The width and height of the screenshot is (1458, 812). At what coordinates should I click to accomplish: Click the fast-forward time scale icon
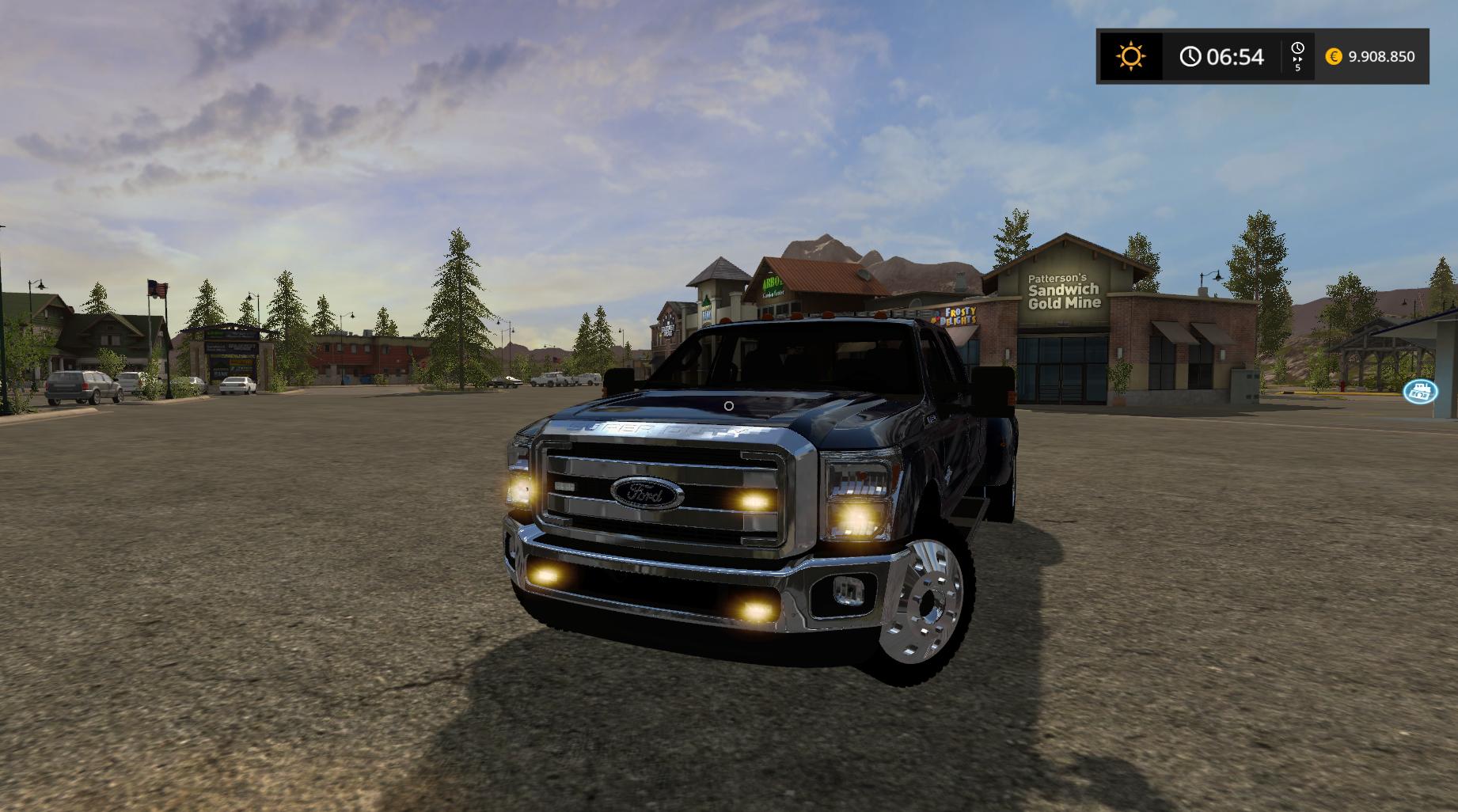(x=1297, y=56)
